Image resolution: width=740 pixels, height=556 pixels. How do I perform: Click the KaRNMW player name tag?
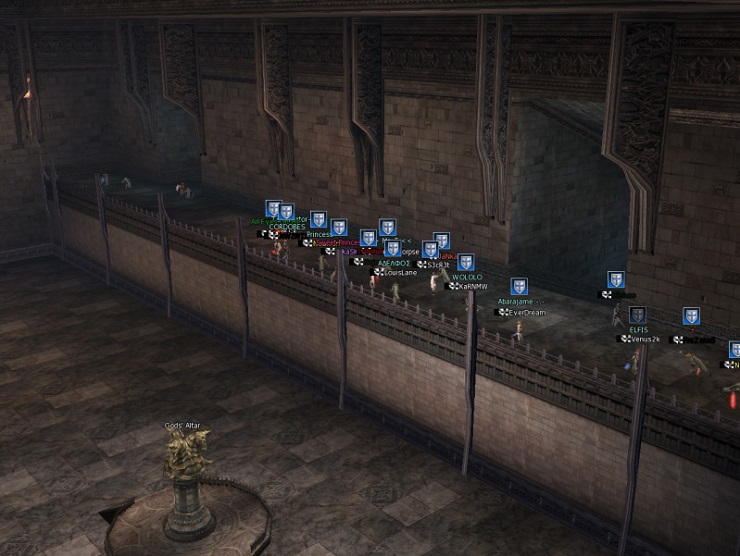pyautogui.click(x=471, y=286)
